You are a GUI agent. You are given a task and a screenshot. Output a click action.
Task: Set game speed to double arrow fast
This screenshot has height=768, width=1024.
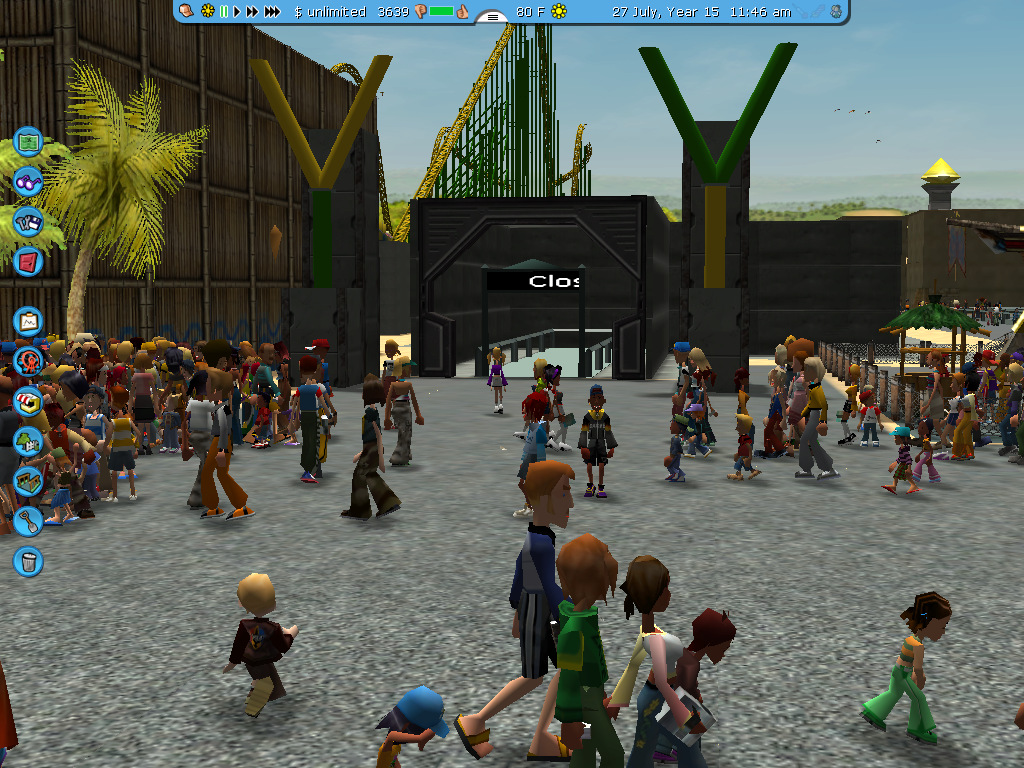click(253, 12)
